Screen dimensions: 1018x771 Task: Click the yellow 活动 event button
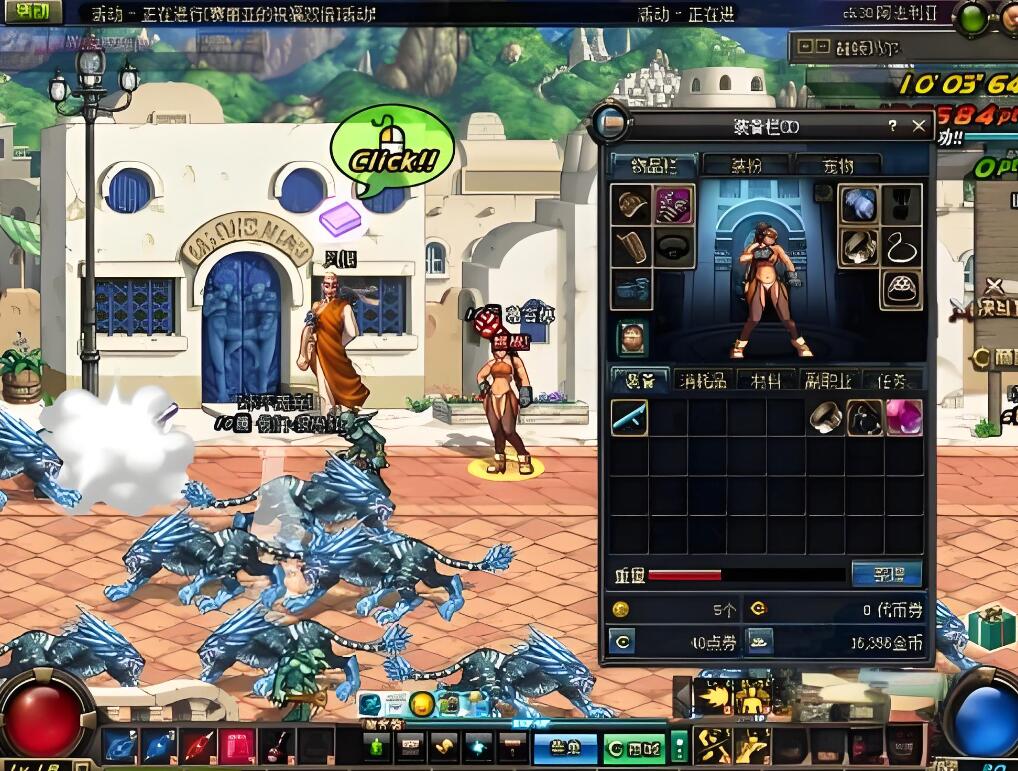click(x=32, y=12)
